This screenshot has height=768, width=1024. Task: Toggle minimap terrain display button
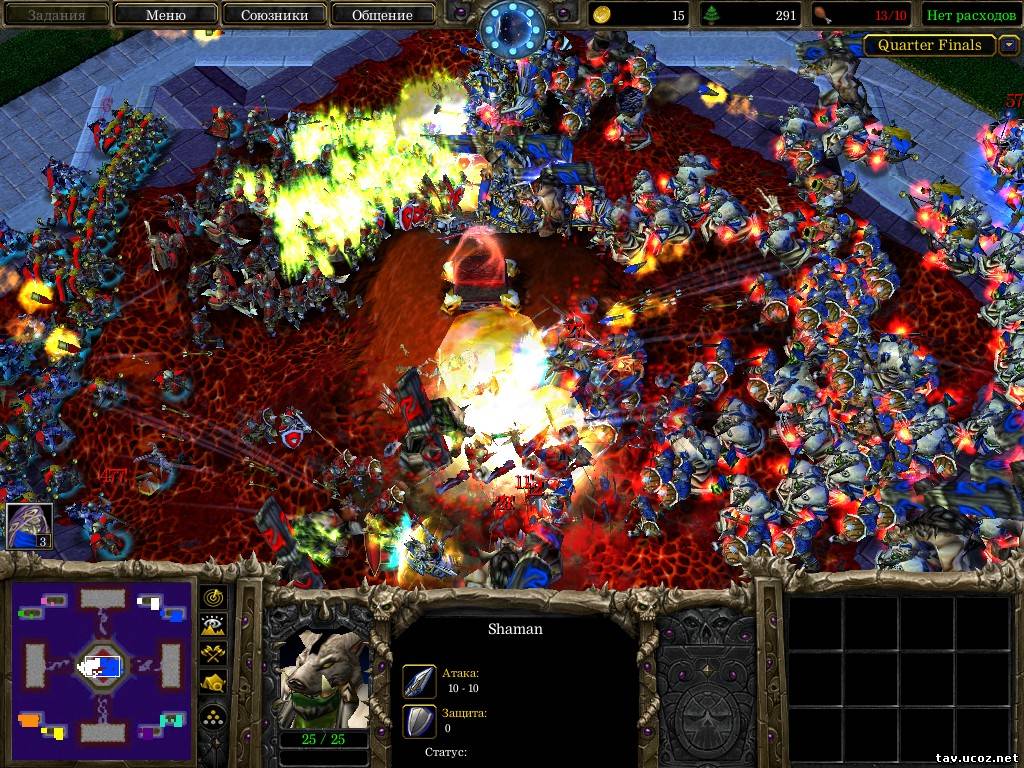[214, 626]
